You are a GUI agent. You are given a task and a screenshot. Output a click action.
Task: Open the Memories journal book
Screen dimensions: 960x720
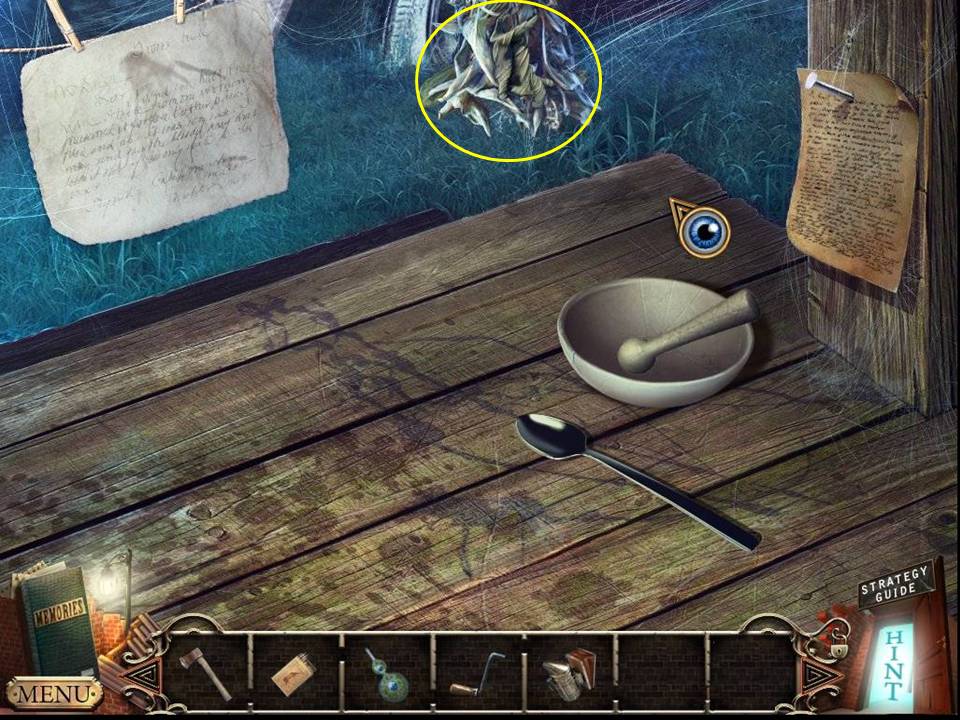click(56, 618)
